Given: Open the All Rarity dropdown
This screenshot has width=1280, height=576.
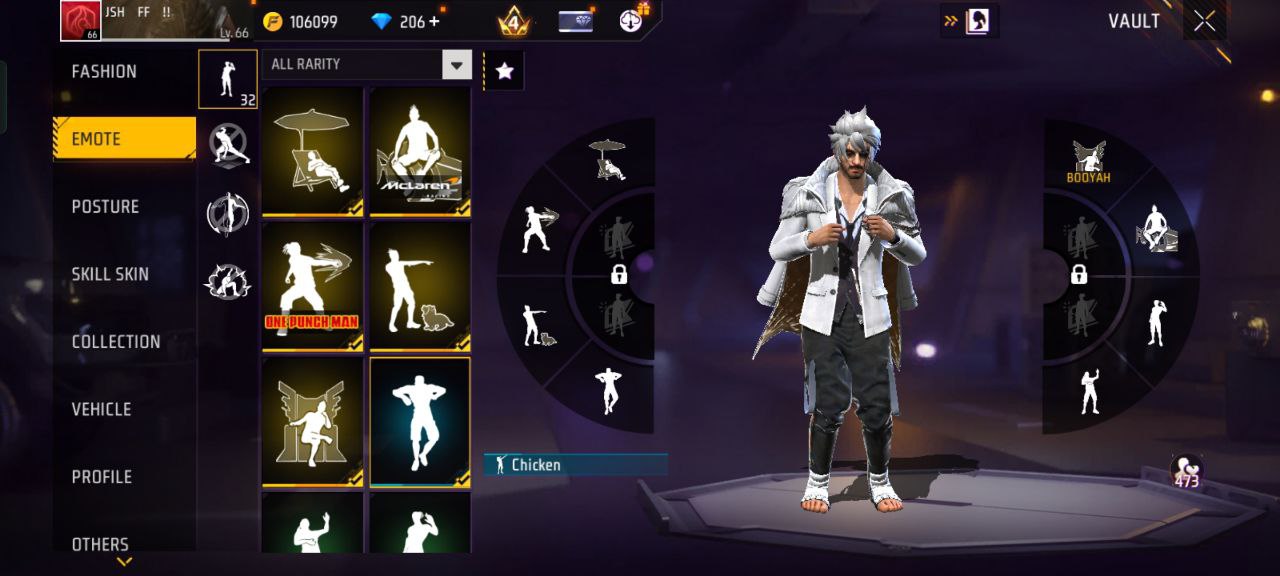Looking at the screenshot, I should pos(457,65).
